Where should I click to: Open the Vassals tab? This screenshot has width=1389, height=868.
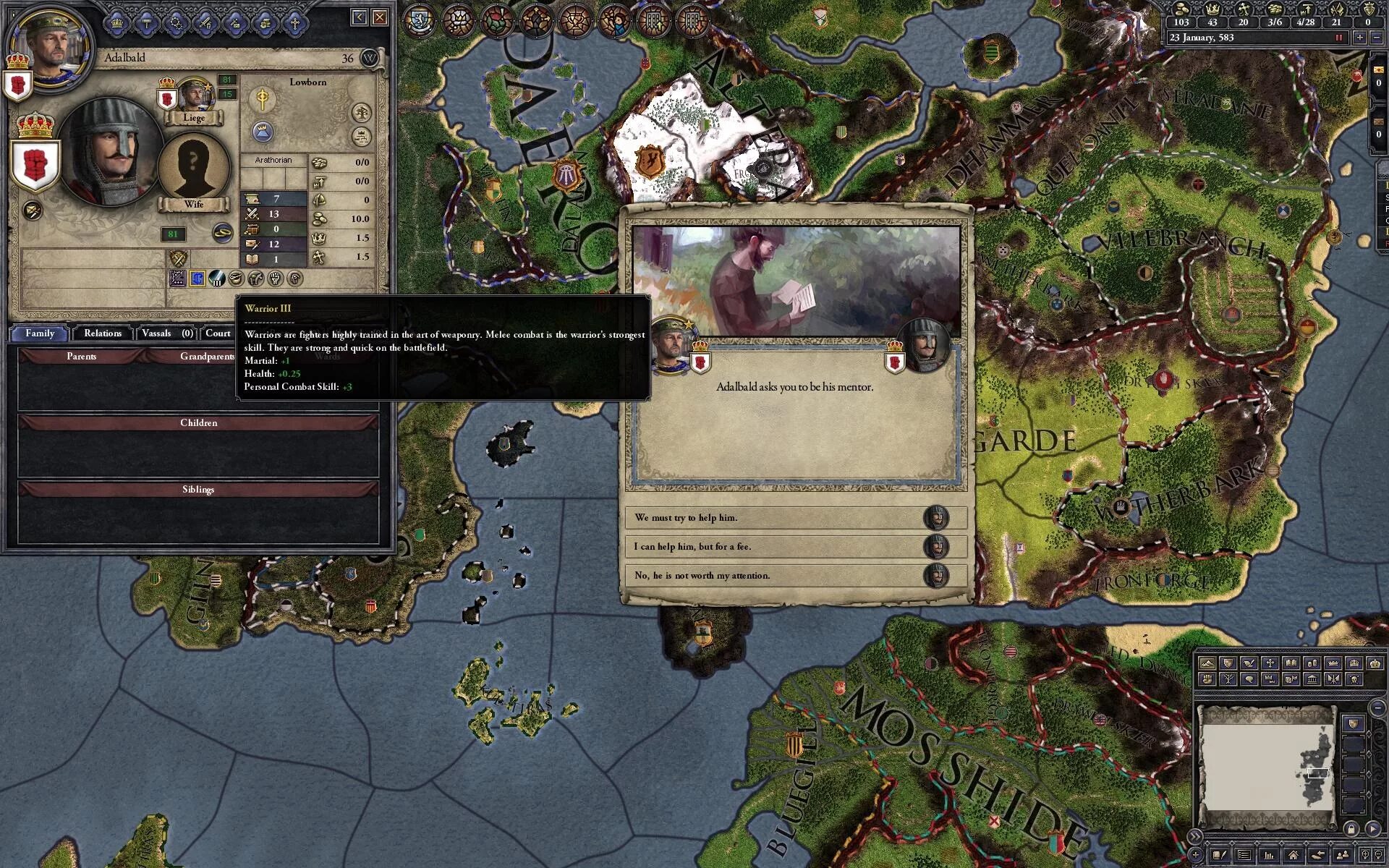click(166, 333)
